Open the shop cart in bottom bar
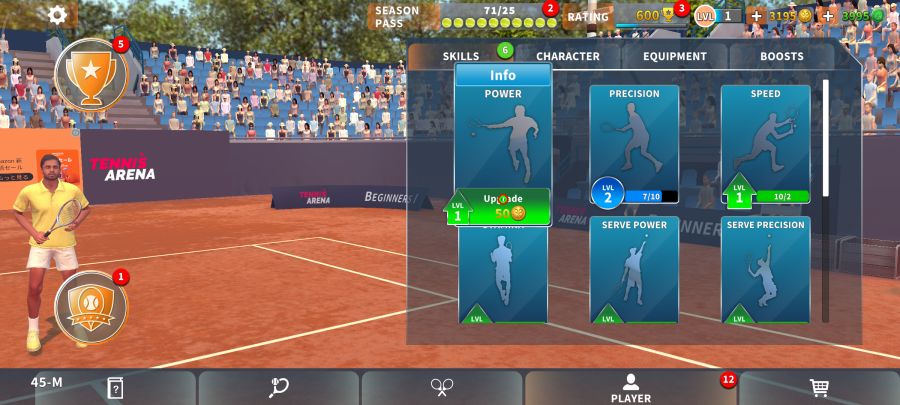This screenshot has height=405, width=900. [x=818, y=387]
